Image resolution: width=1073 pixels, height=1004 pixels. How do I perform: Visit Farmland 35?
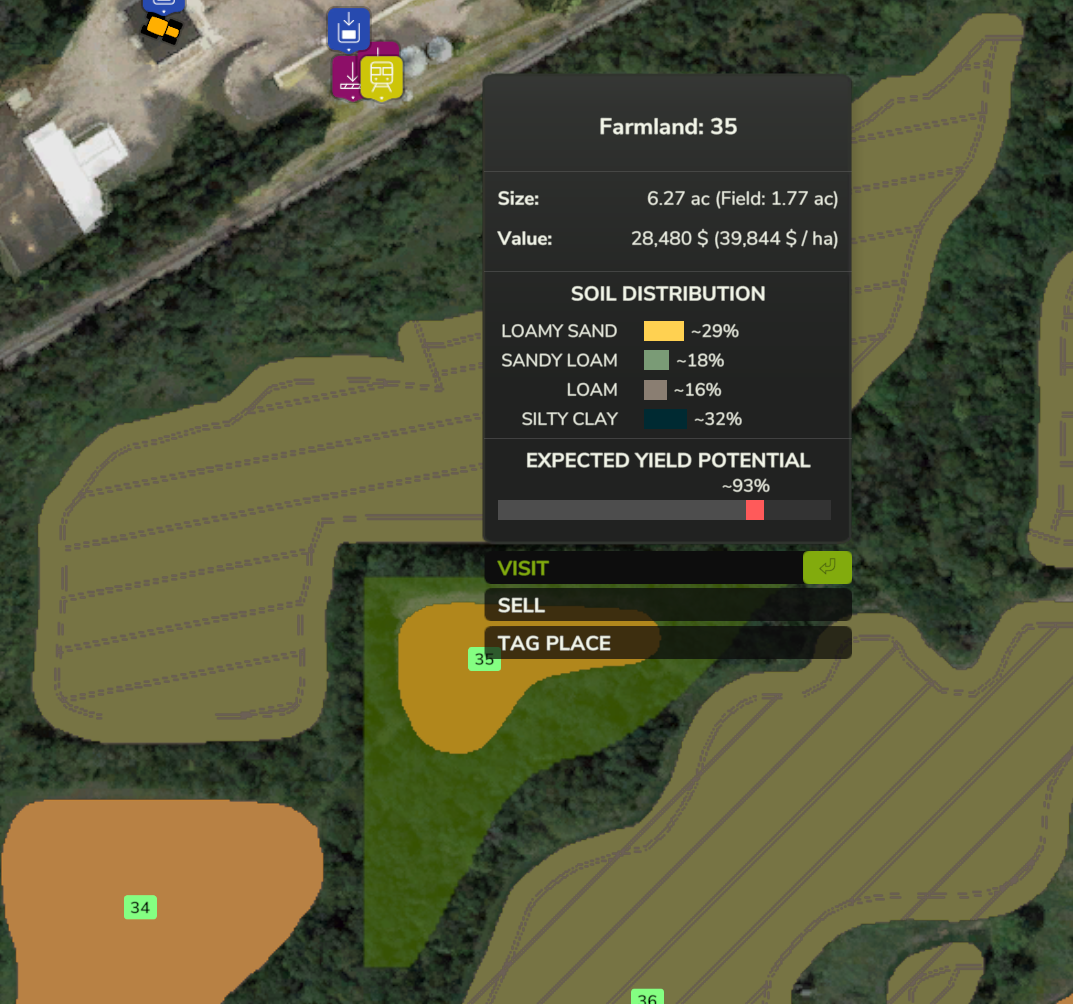coord(667,568)
